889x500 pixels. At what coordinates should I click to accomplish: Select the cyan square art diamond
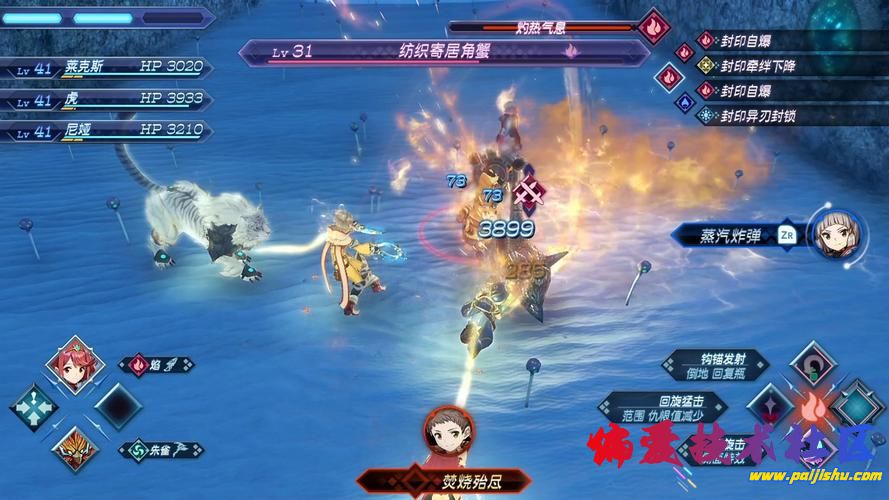856,408
